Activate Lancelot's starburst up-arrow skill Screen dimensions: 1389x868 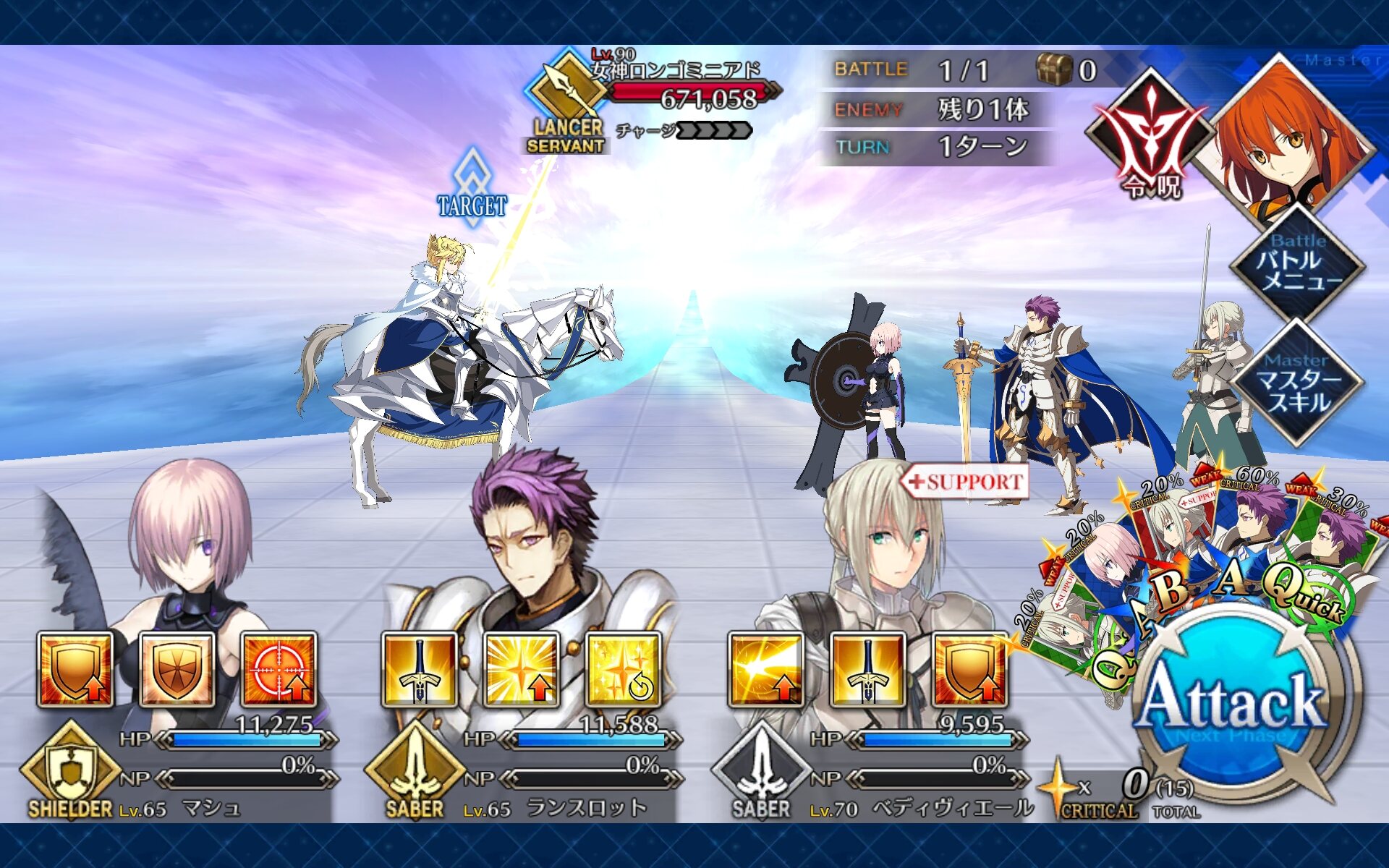tap(522, 670)
